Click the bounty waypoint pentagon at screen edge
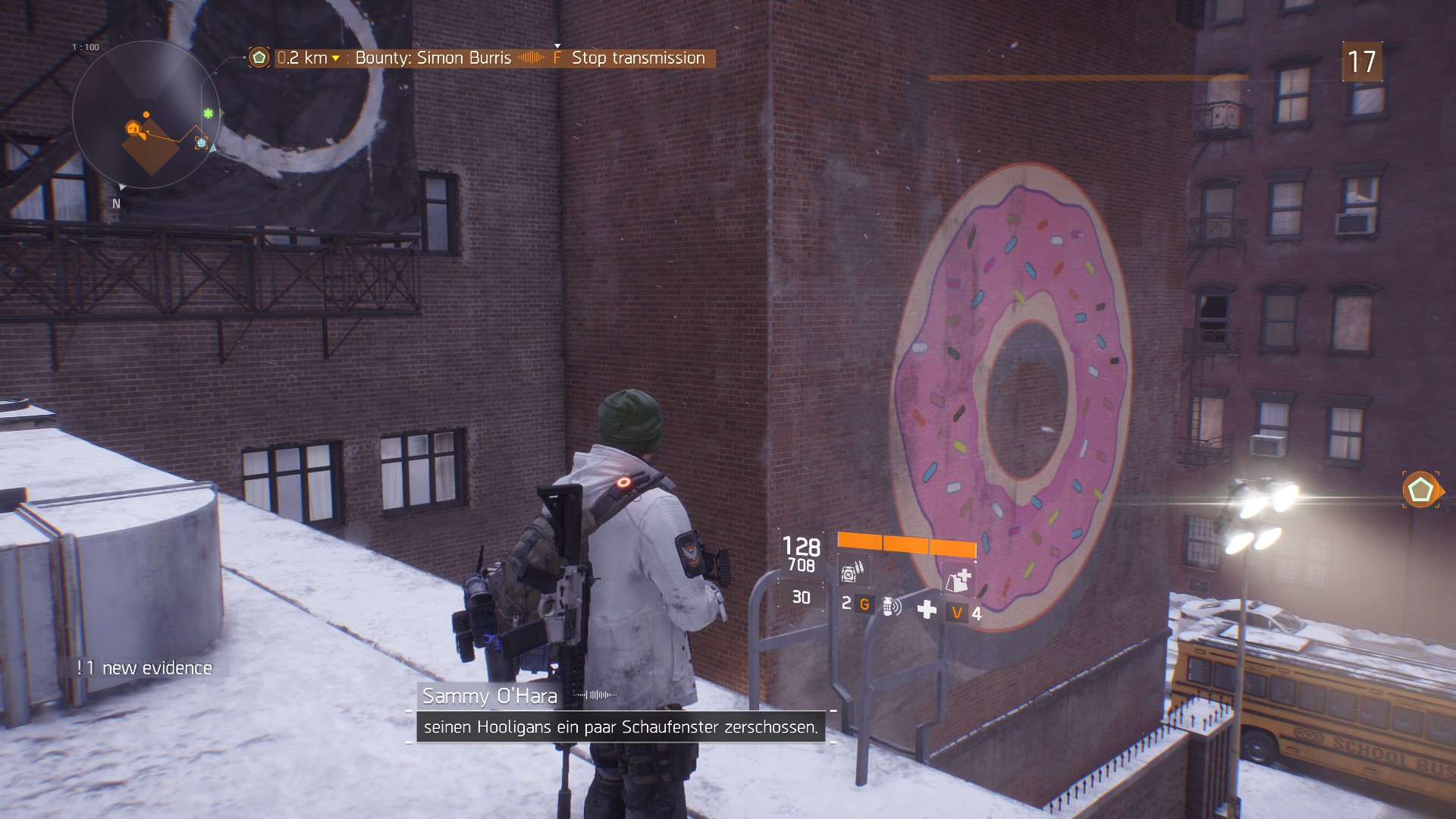Image resolution: width=1456 pixels, height=819 pixels. point(1420,490)
